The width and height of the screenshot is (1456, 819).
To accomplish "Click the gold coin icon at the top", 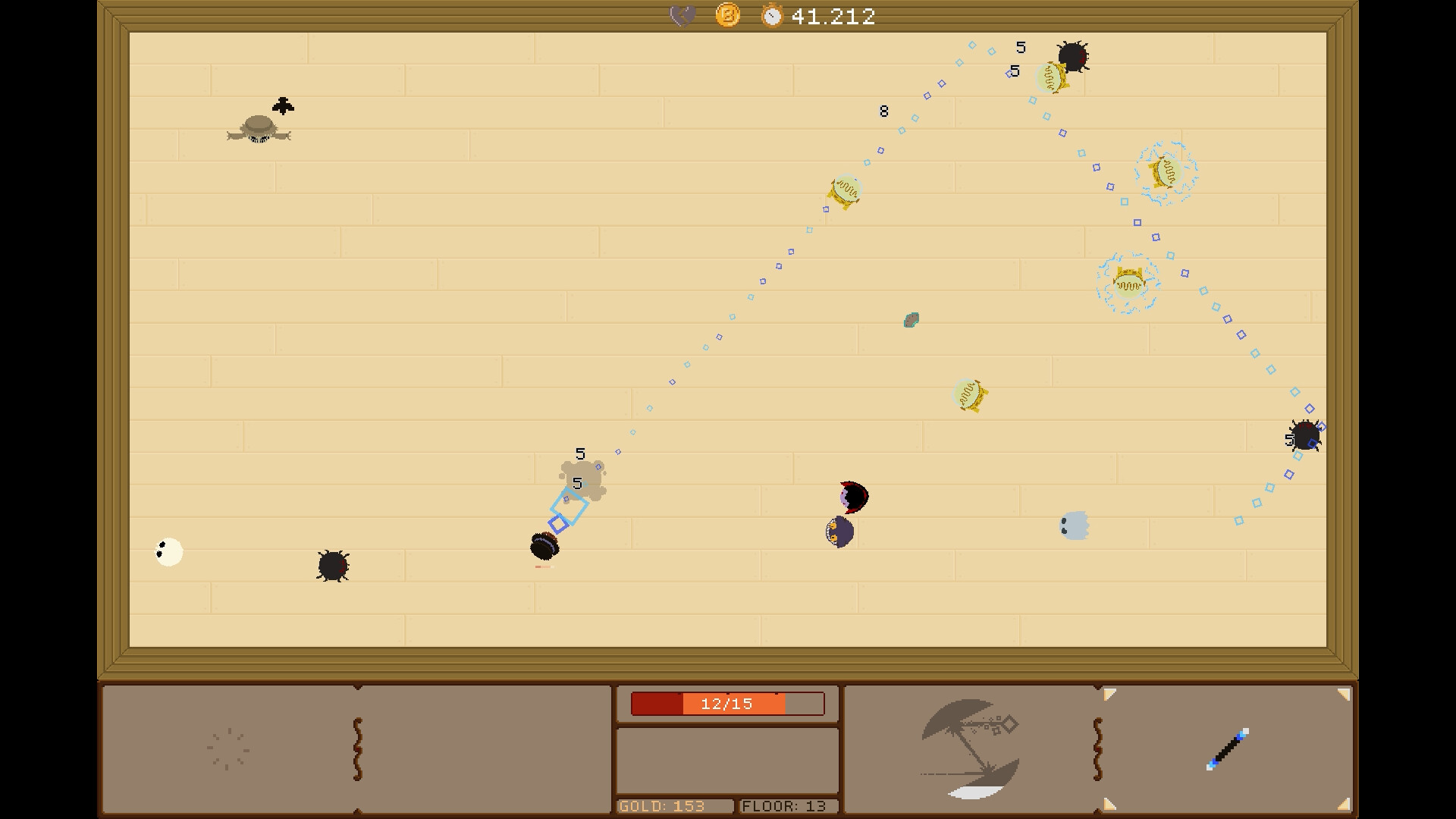I will (726, 14).
